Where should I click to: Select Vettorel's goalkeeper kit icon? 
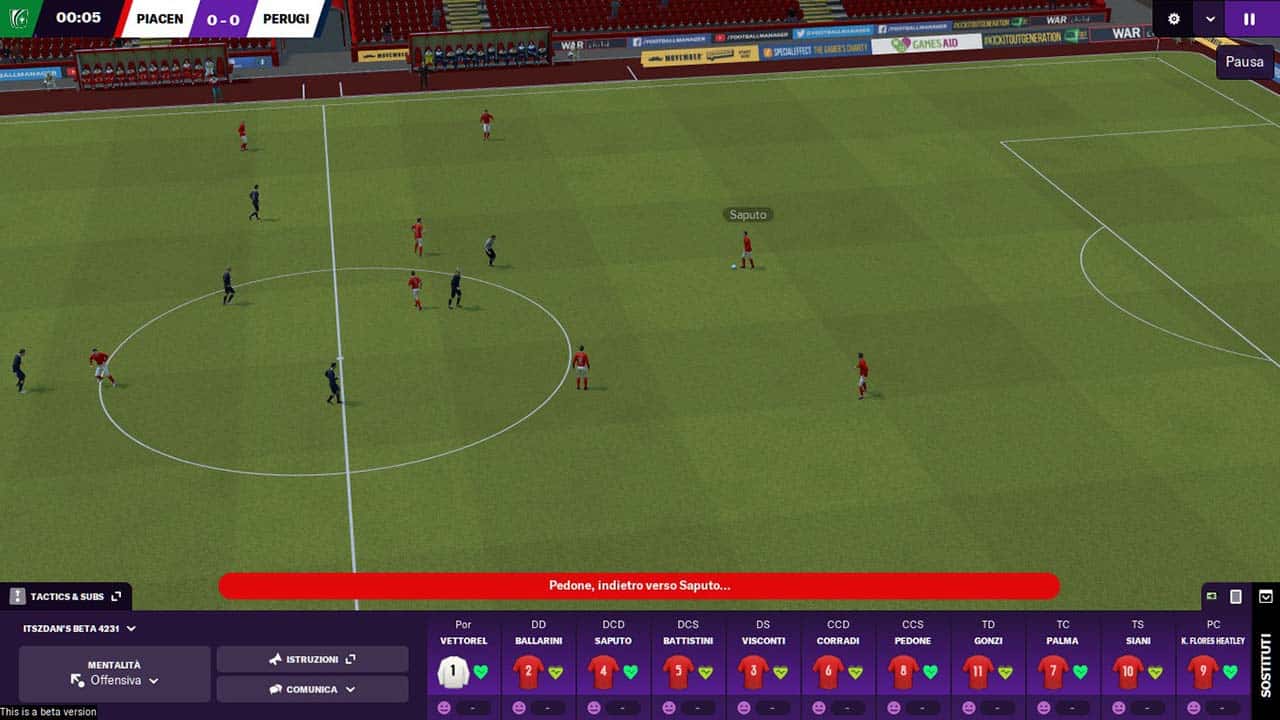tap(452, 671)
